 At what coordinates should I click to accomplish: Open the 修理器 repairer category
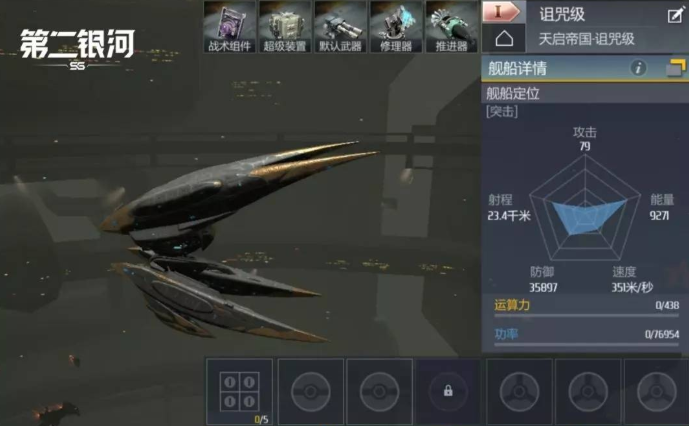coord(397,25)
